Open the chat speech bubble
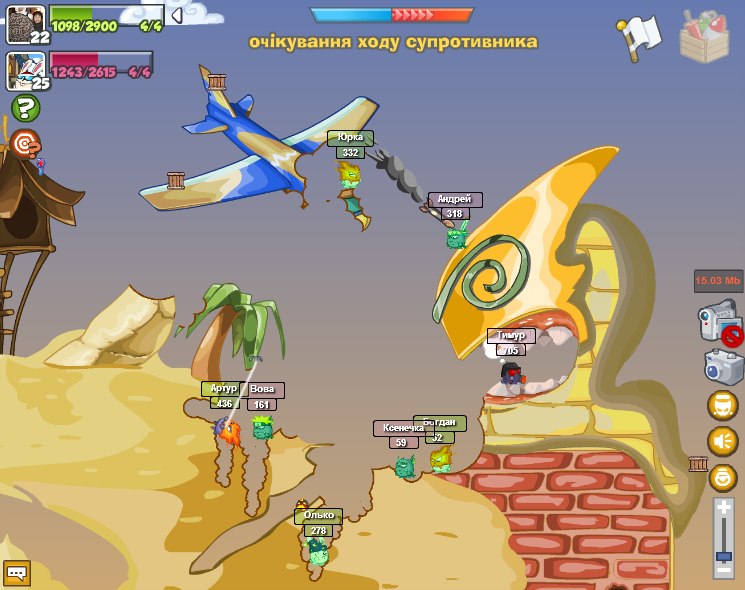This screenshot has width=745, height=590. click(17, 573)
